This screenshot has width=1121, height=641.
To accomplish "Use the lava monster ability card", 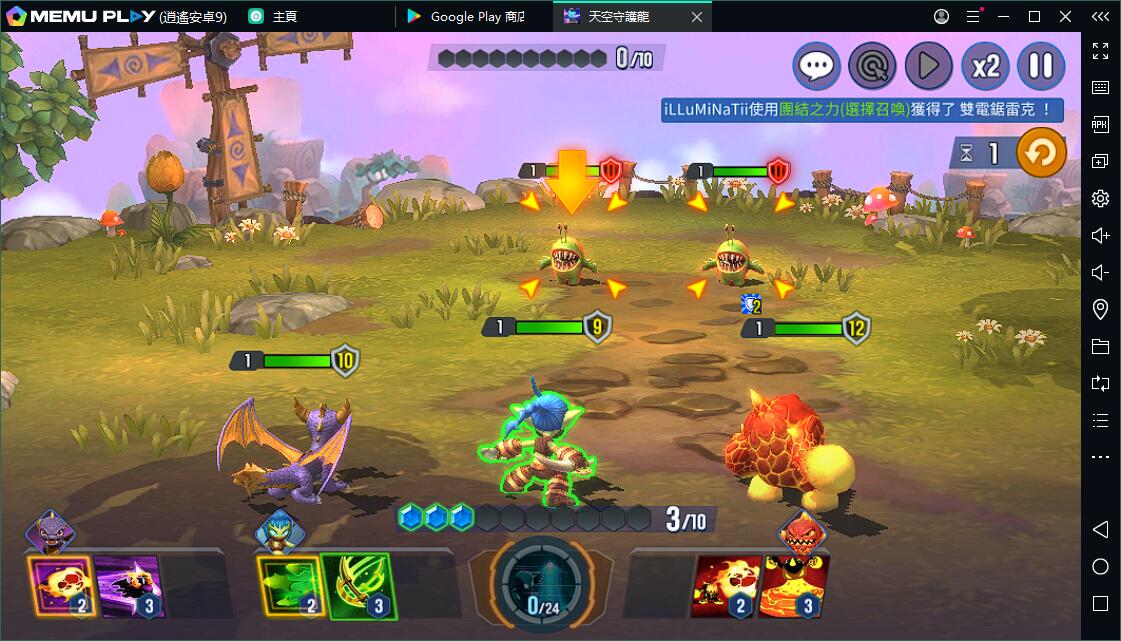I will (794, 586).
